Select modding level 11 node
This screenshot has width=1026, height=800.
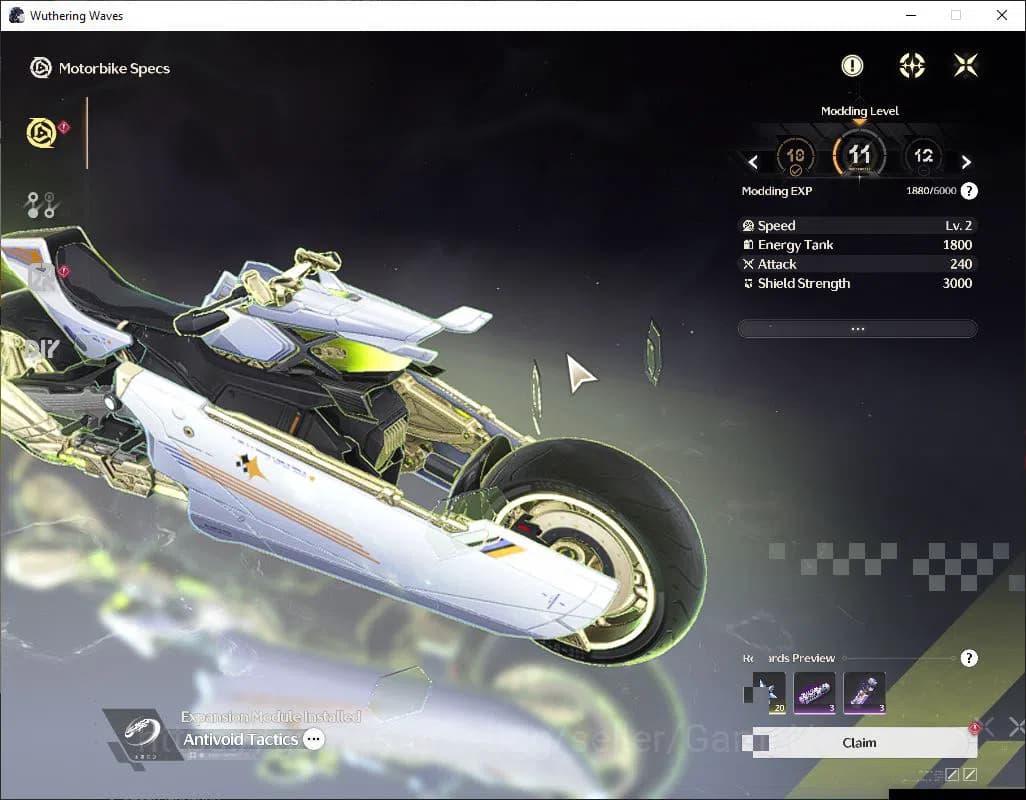[859, 156]
